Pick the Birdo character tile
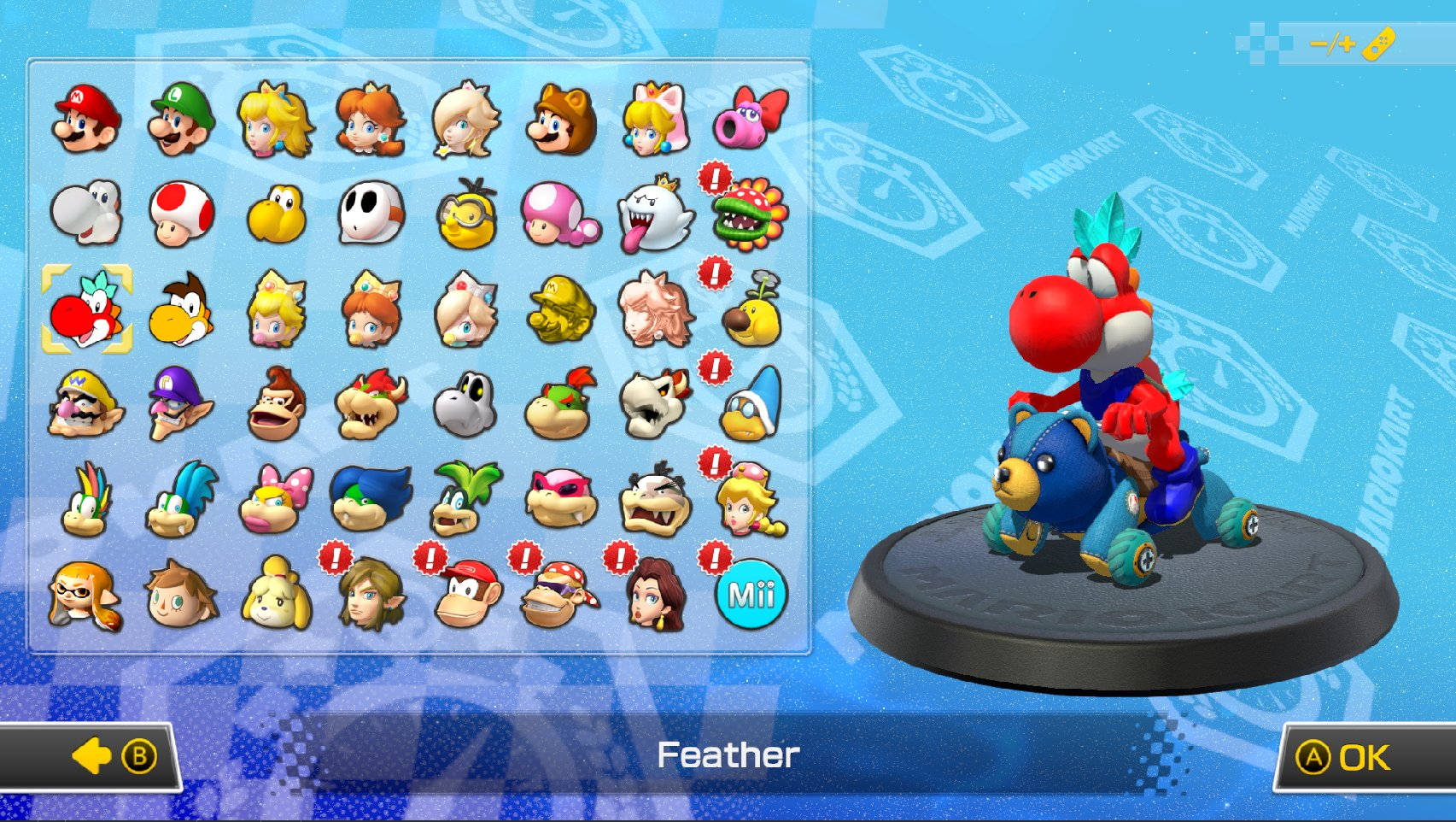 click(751, 119)
